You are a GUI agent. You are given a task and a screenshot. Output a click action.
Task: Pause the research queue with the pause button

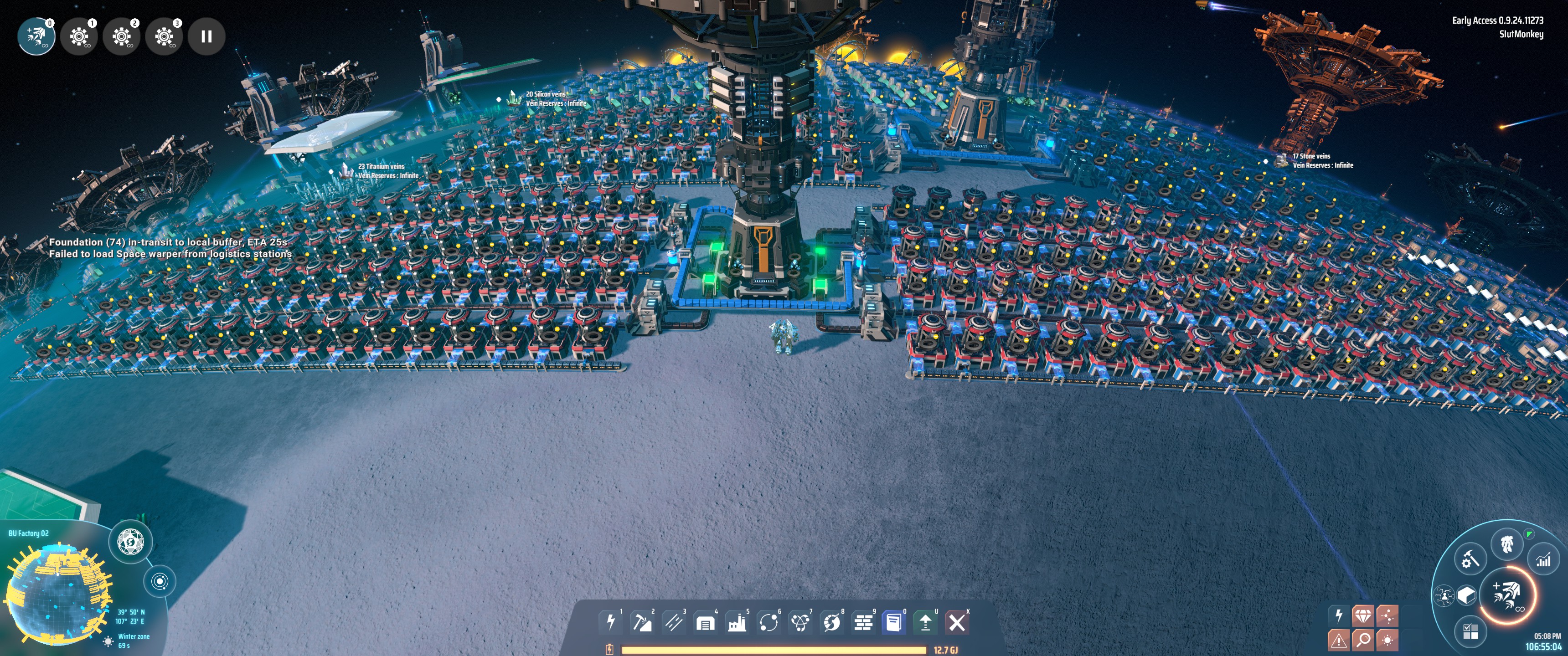[x=206, y=36]
